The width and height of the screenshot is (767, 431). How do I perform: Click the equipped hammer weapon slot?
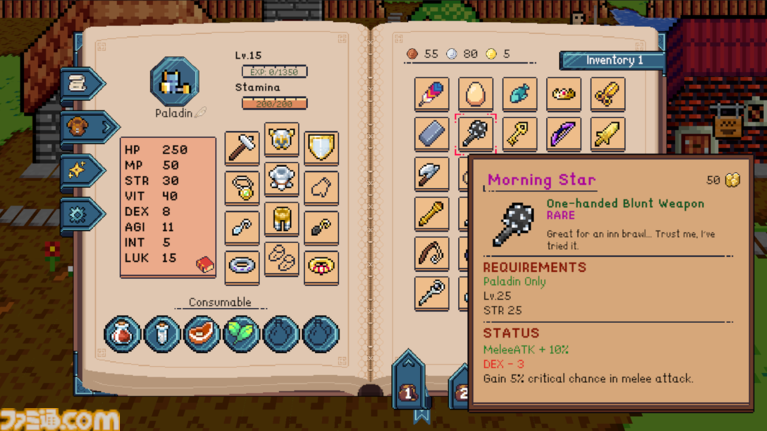coord(242,147)
